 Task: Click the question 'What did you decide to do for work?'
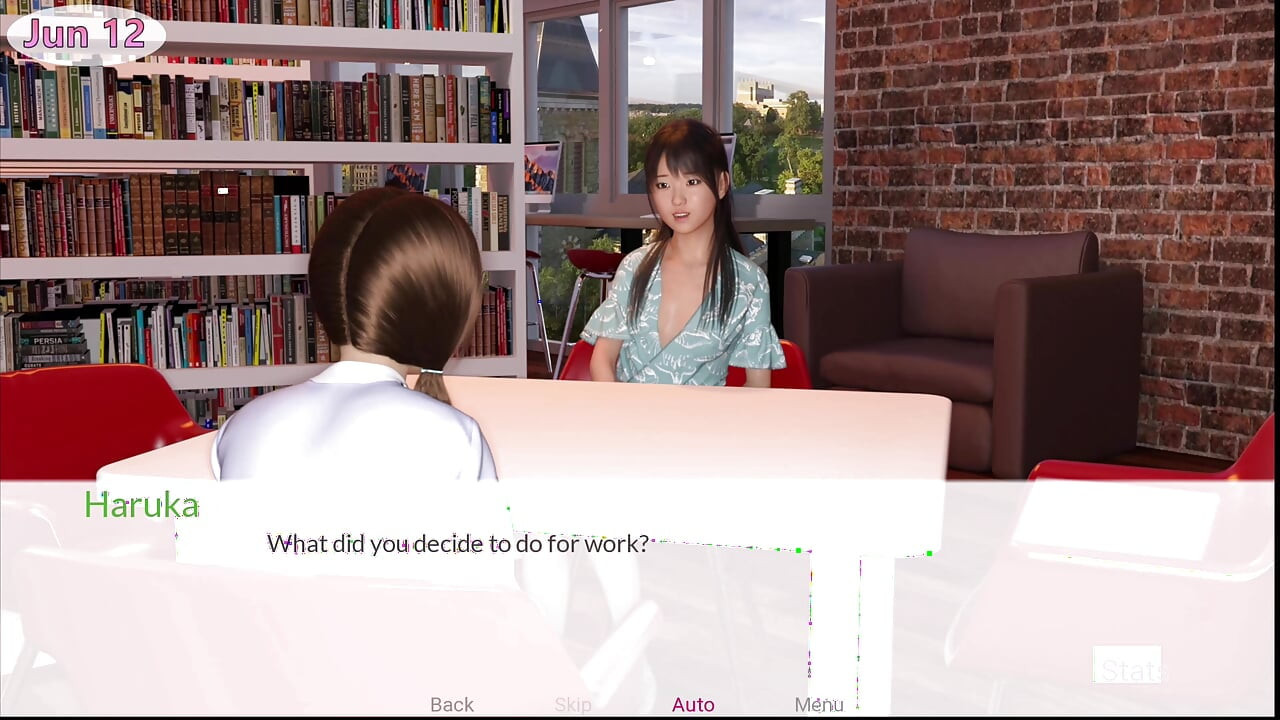456,543
